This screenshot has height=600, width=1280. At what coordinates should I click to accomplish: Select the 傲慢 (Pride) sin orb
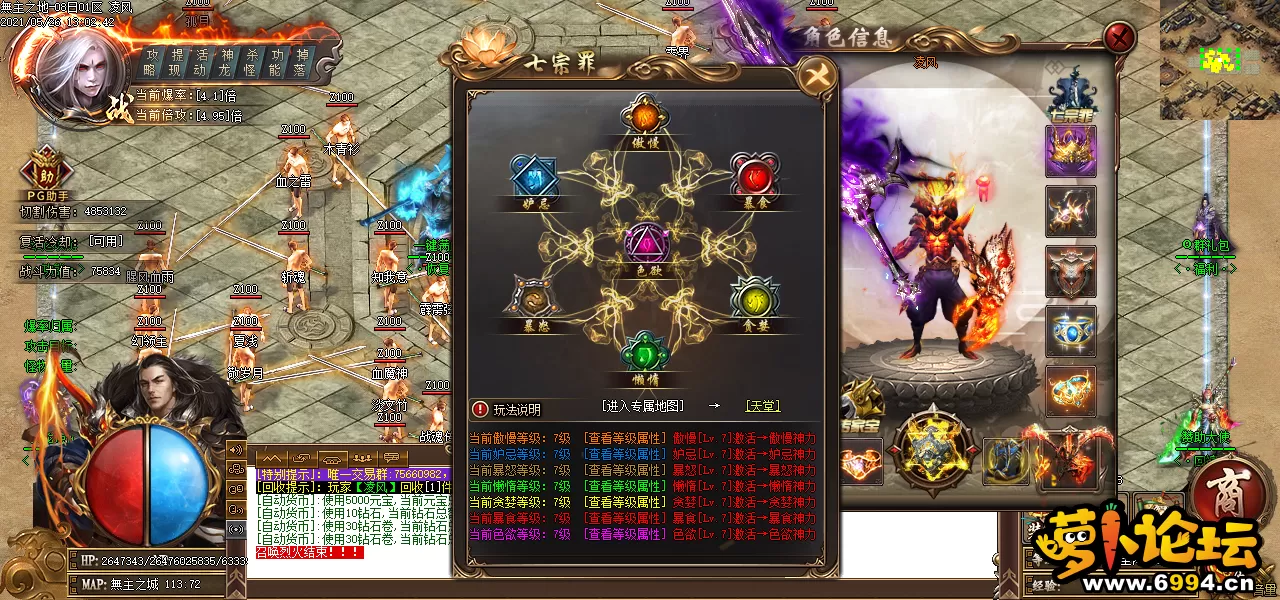[645, 117]
